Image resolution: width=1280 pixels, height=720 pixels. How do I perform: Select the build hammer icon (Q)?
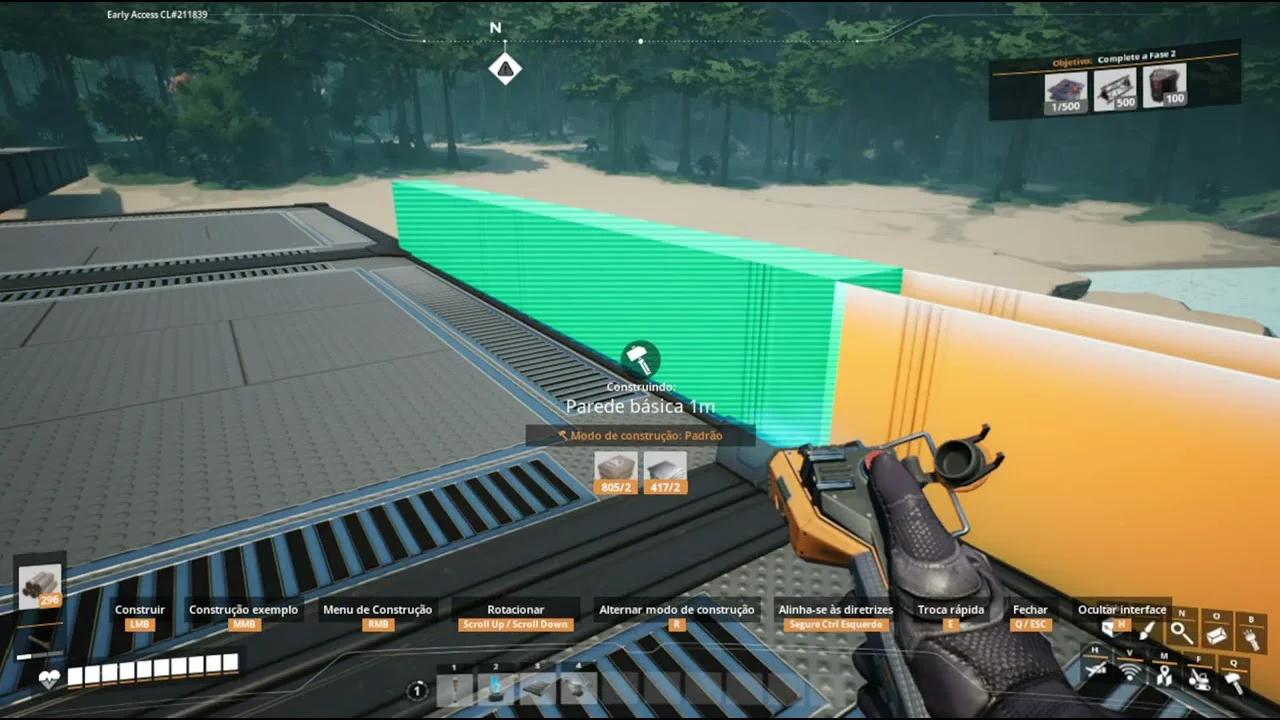[x=1233, y=682]
